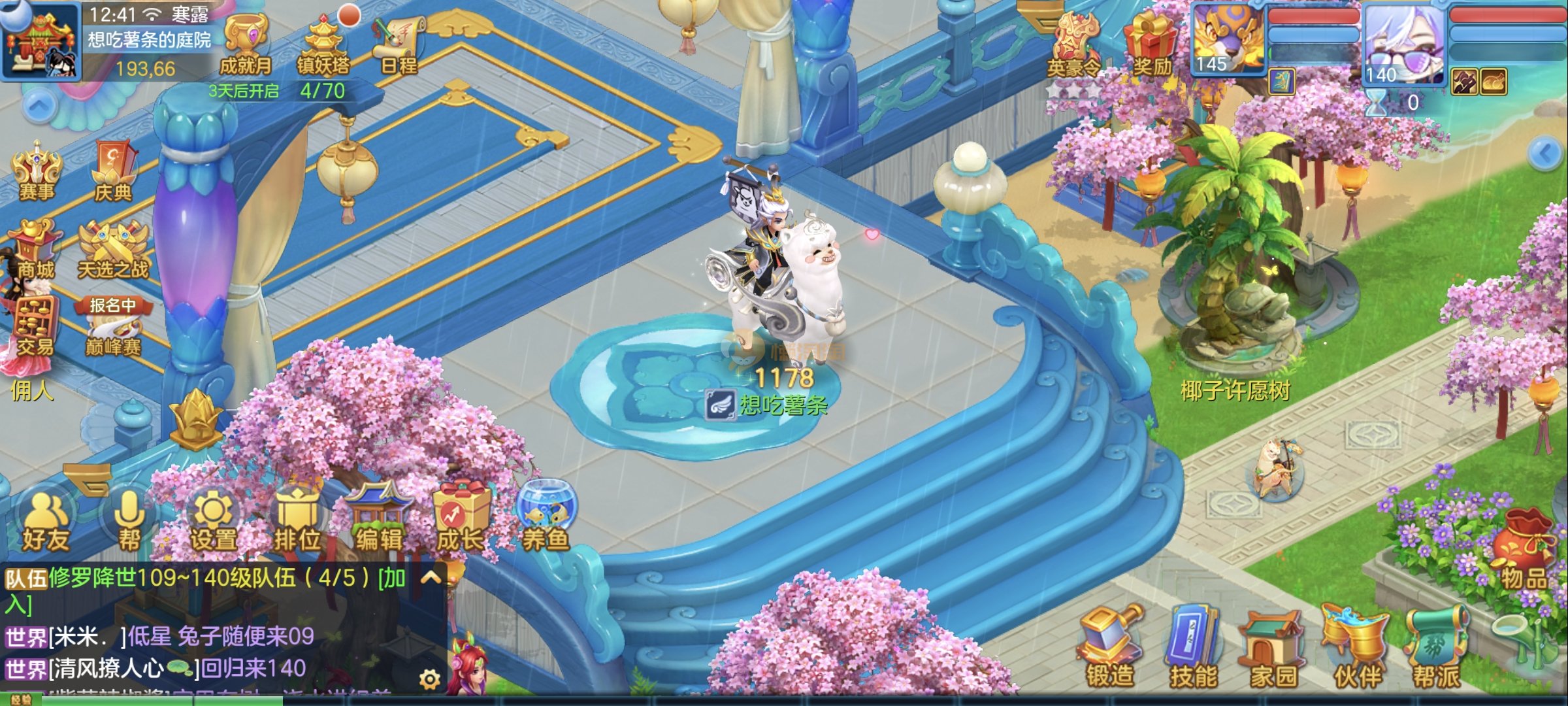Open the 天选之战 battle event
This screenshot has width=1568, height=706.
[x=114, y=251]
